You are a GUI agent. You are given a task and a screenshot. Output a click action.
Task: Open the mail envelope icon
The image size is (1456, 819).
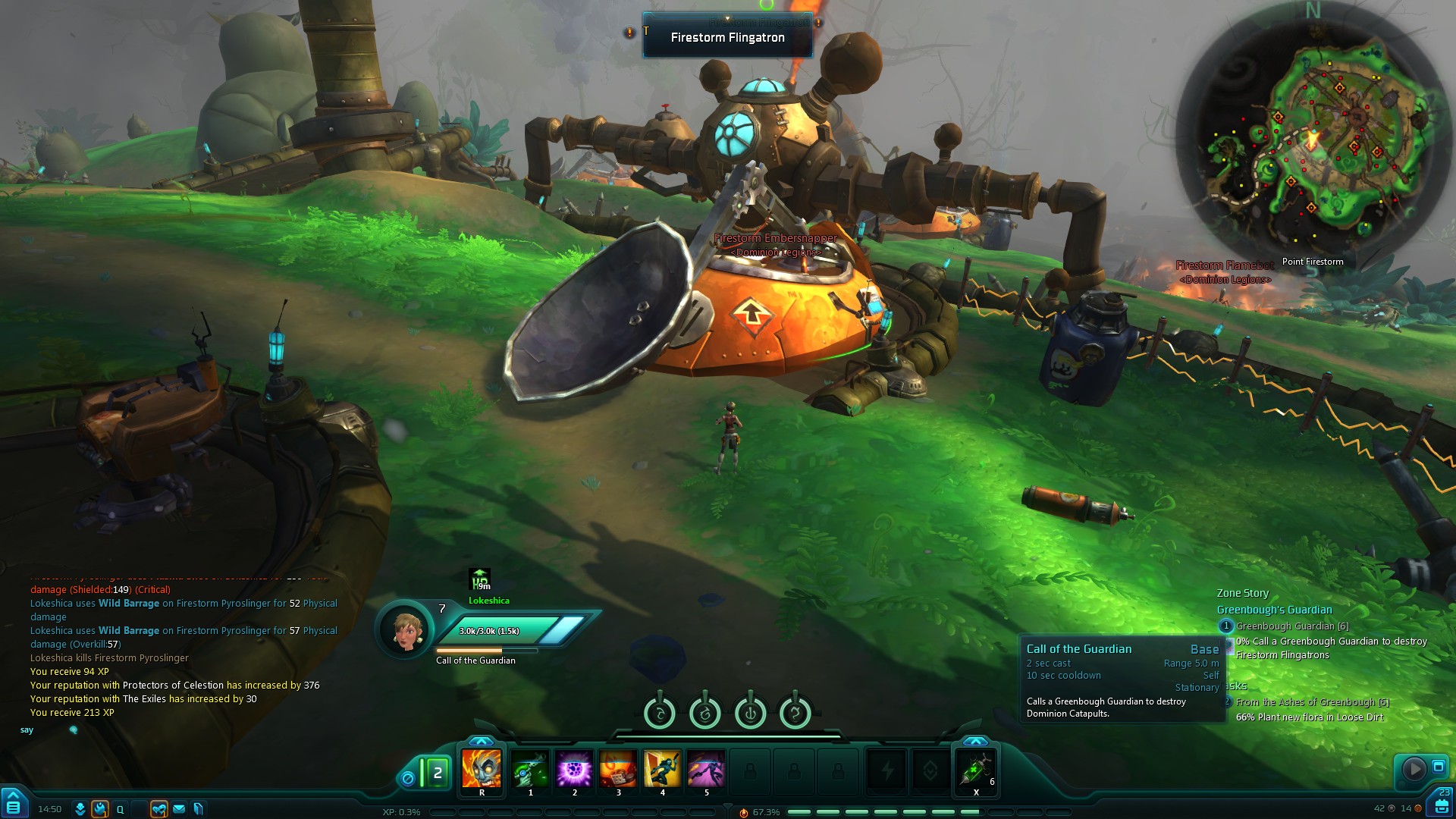[179, 809]
